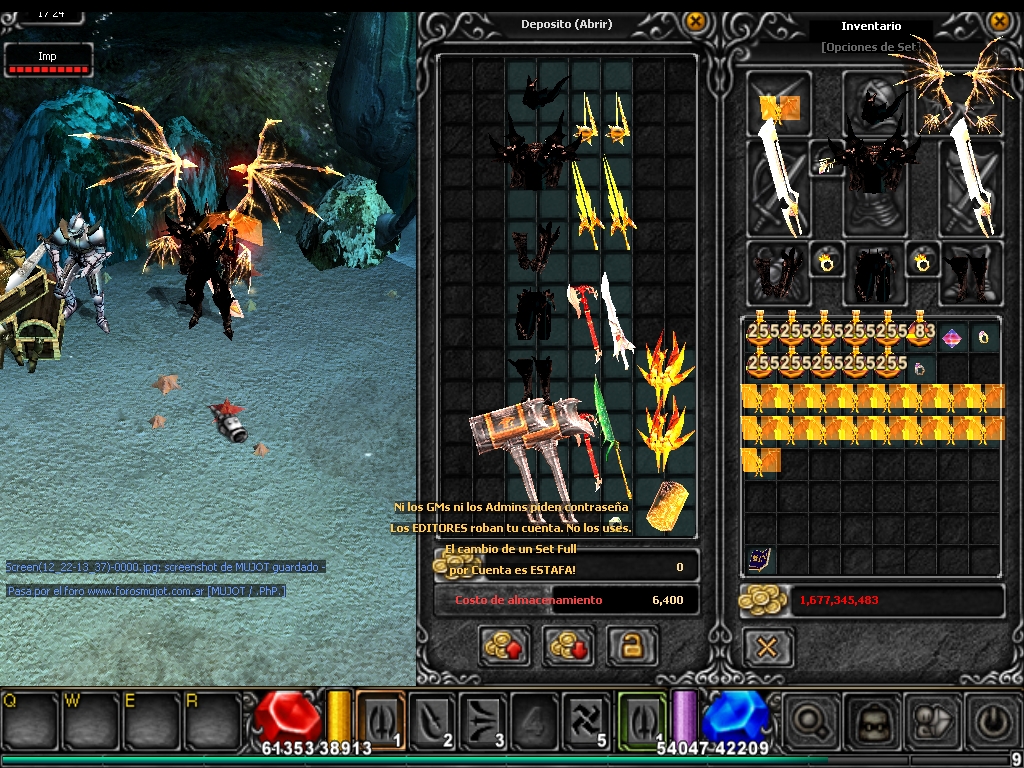Open Opciones de Set in the inventory

pyautogui.click(x=870, y=47)
